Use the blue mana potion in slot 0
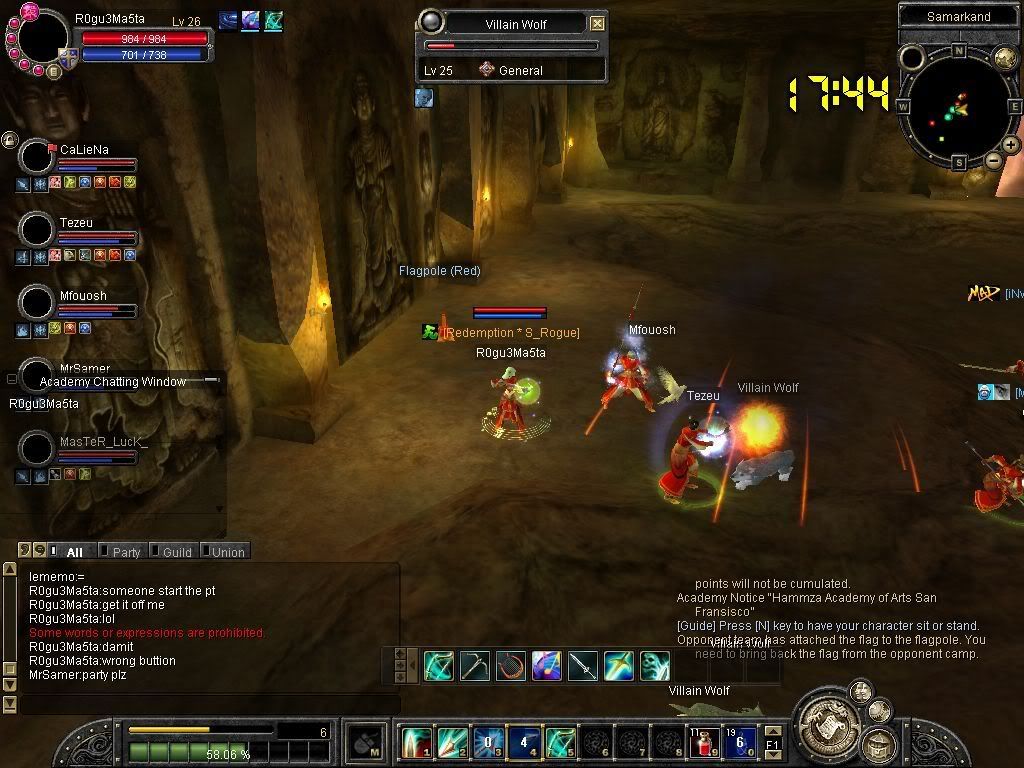Image resolution: width=1024 pixels, height=768 pixels. tap(741, 743)
